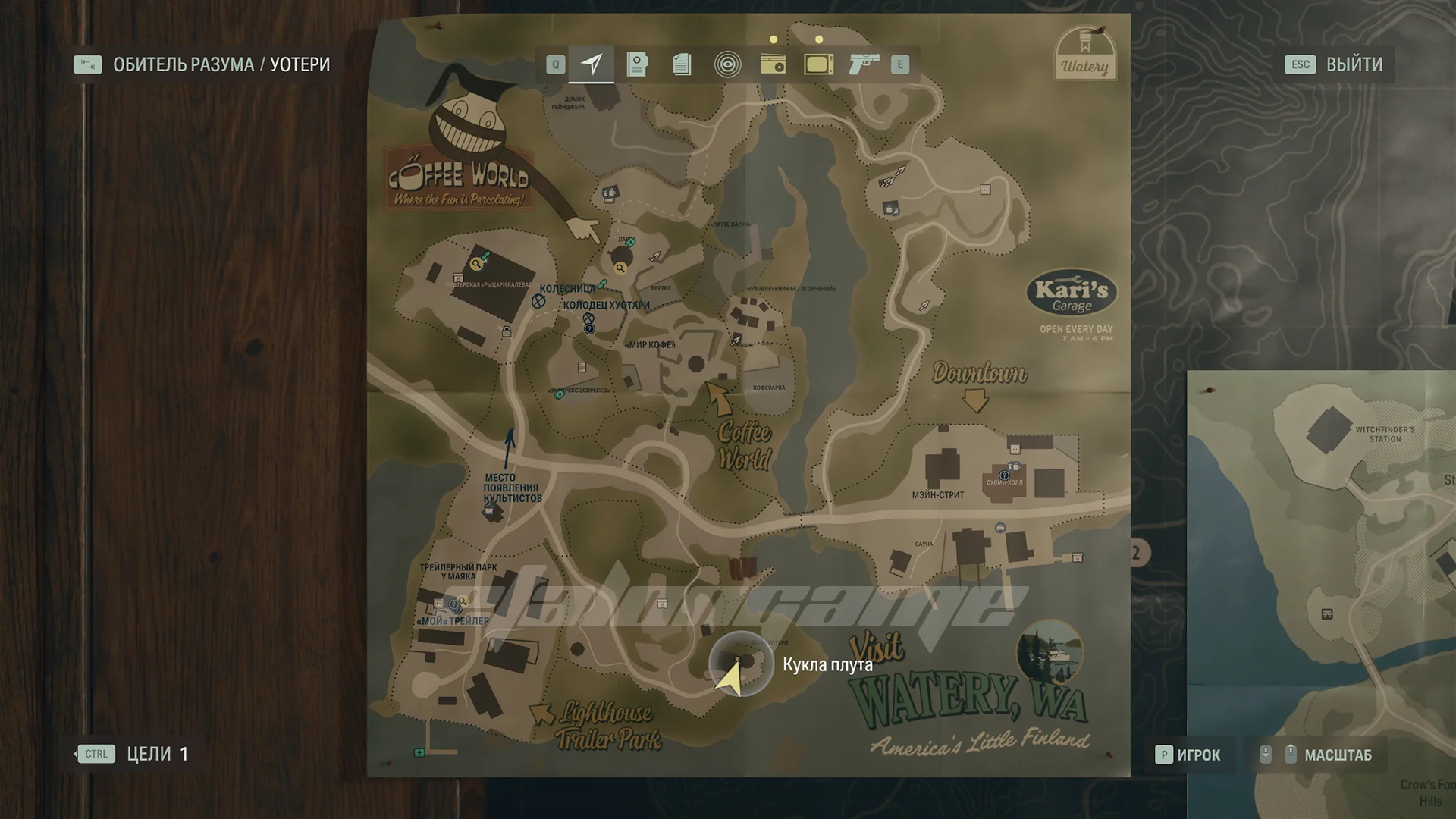1456x819 pixels.
Task: Click the question mark marker at Колодец Хуотари
Action: pyautogui.click(x=589, y=328)
